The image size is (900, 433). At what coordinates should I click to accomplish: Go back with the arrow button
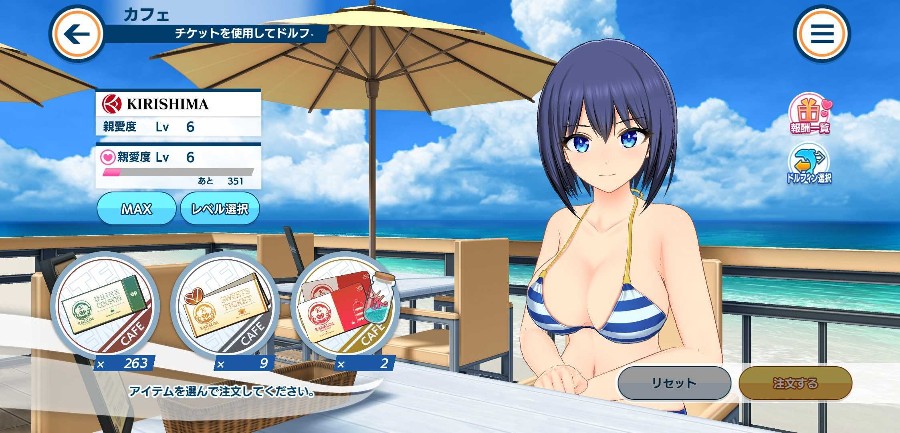(x=76, y=34)
